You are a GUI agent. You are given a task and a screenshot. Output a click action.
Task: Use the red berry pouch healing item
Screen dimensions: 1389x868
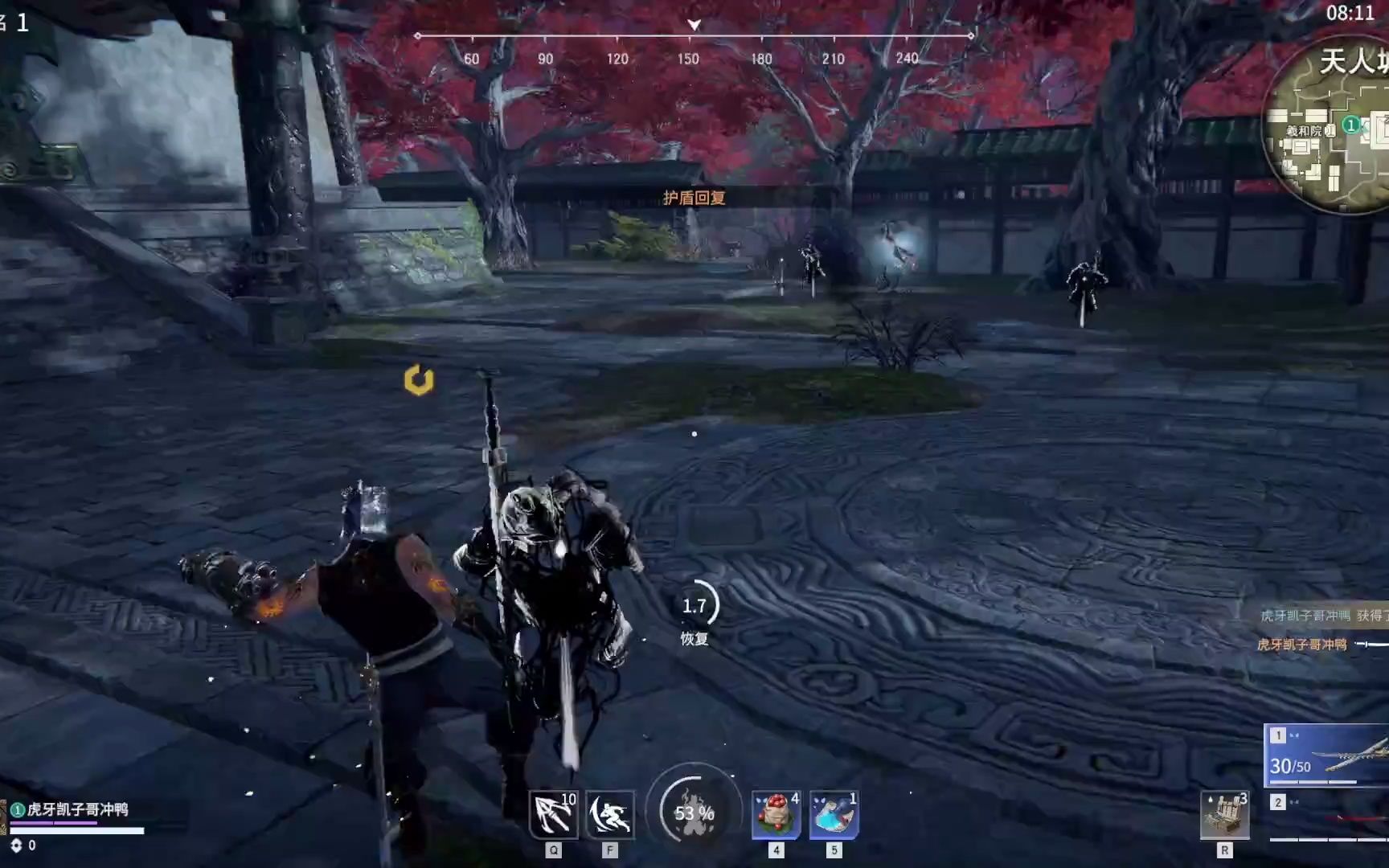click(x=776, y=814)
